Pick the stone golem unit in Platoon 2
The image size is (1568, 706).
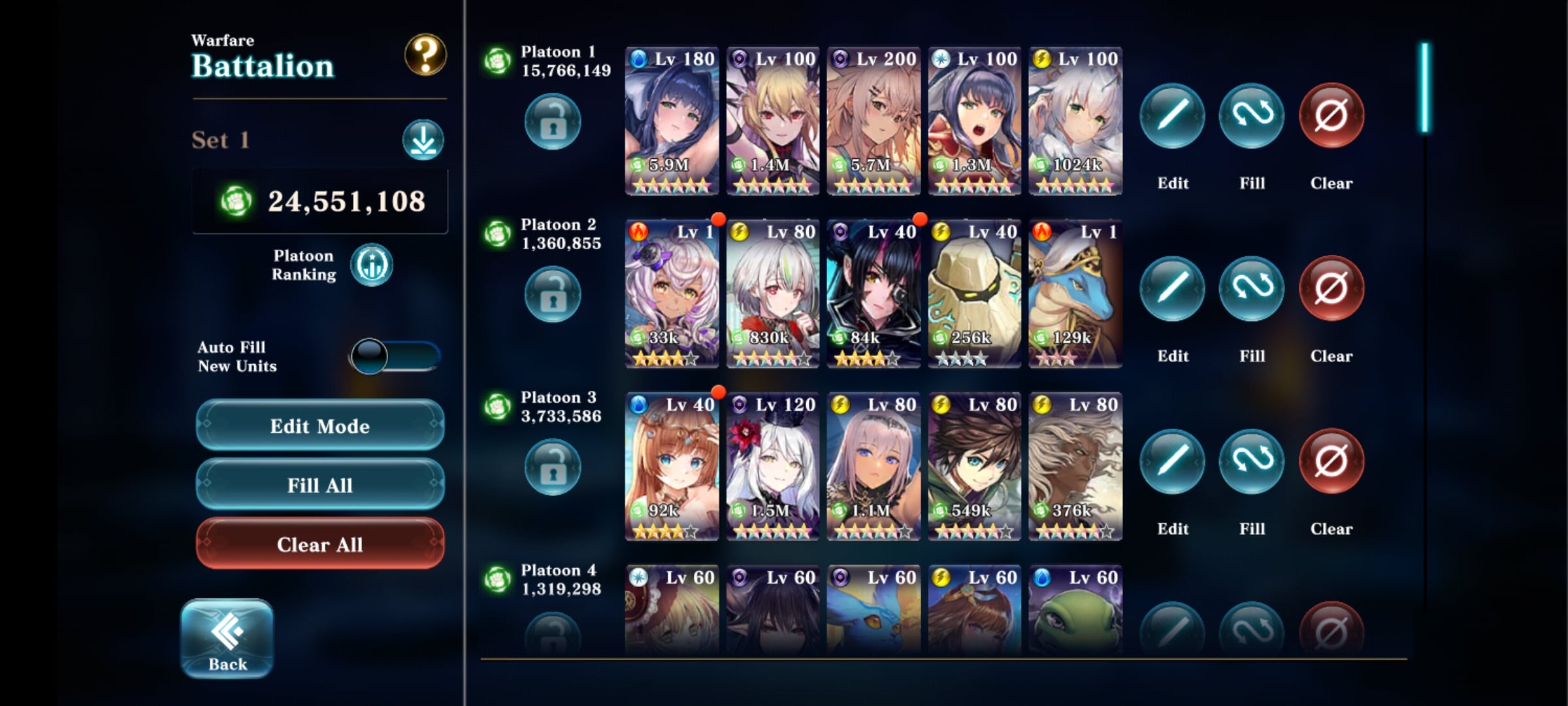[x=974, y=294]
